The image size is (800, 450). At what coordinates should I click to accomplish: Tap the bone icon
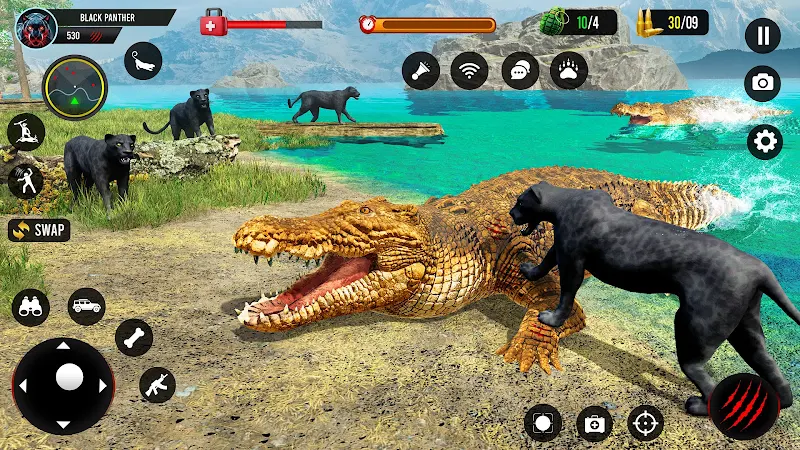click(x=133, y=338)
